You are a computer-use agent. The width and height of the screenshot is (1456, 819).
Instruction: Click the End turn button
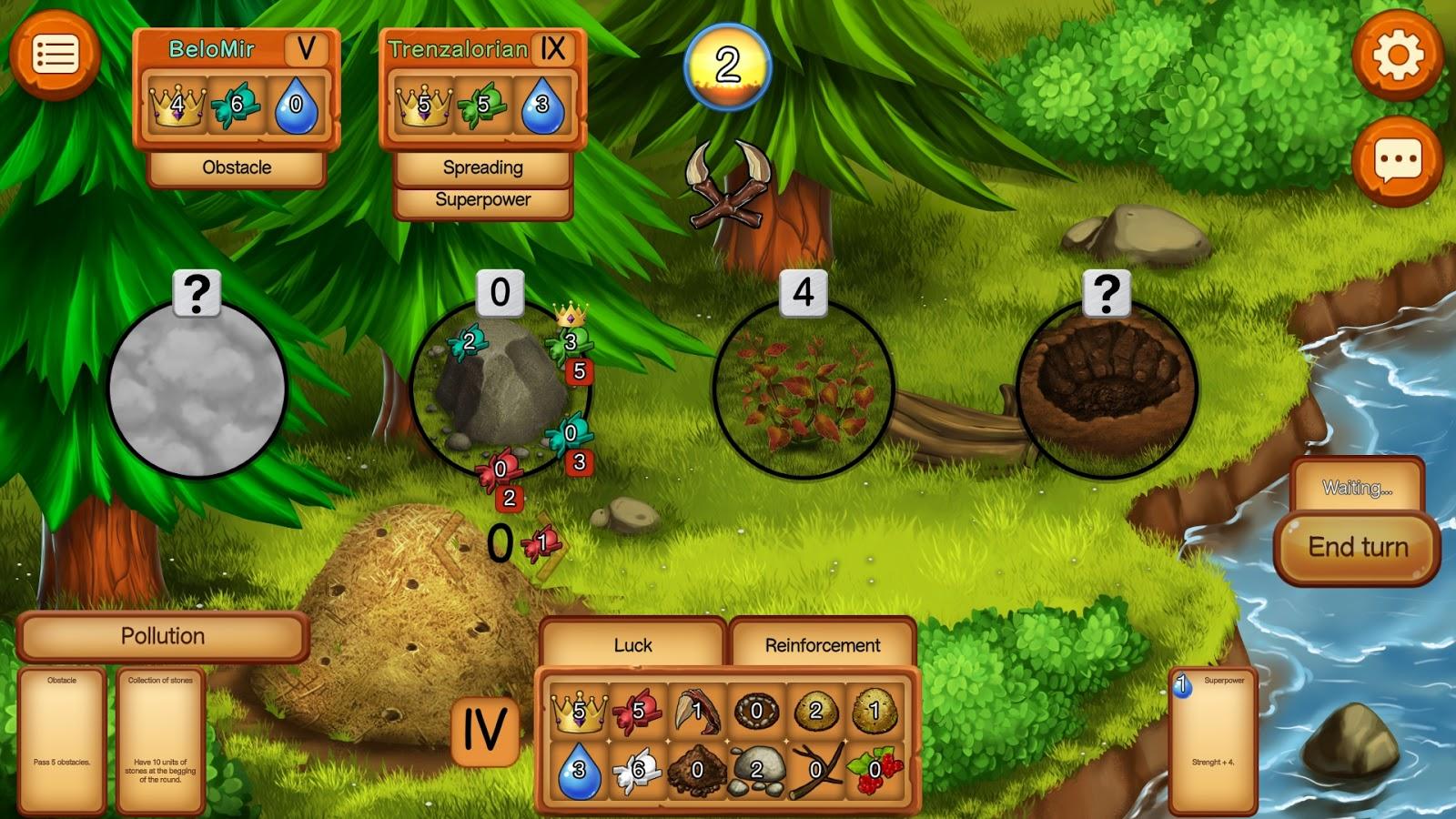click(1358, 547)
